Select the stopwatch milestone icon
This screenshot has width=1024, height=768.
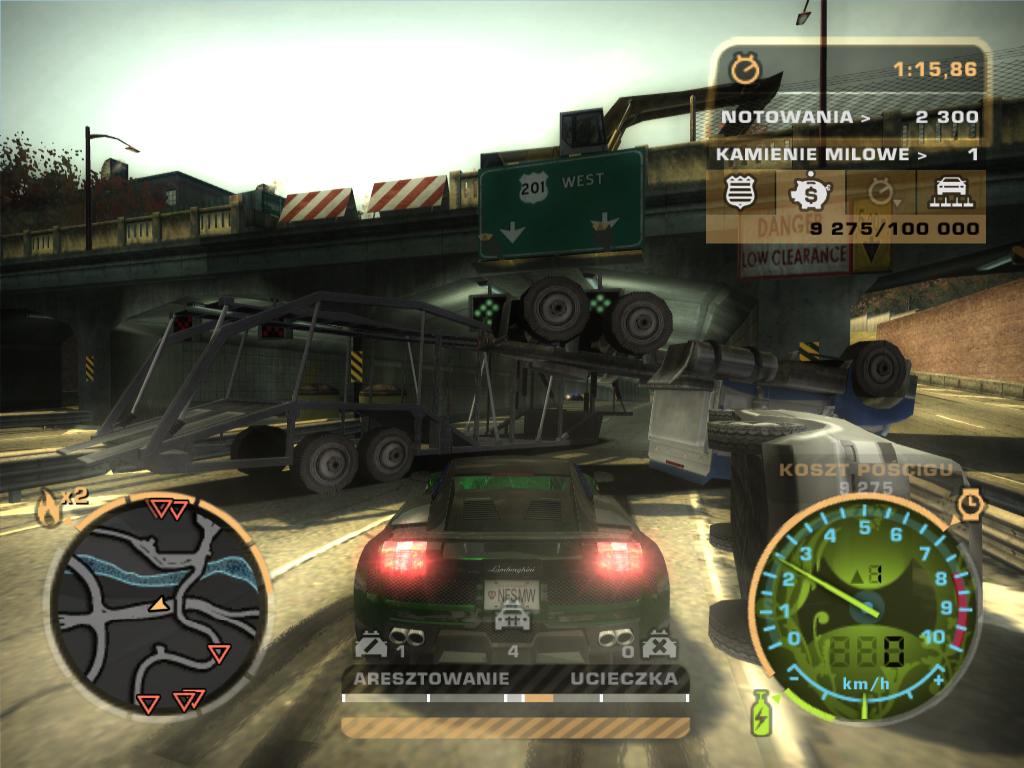877,191
